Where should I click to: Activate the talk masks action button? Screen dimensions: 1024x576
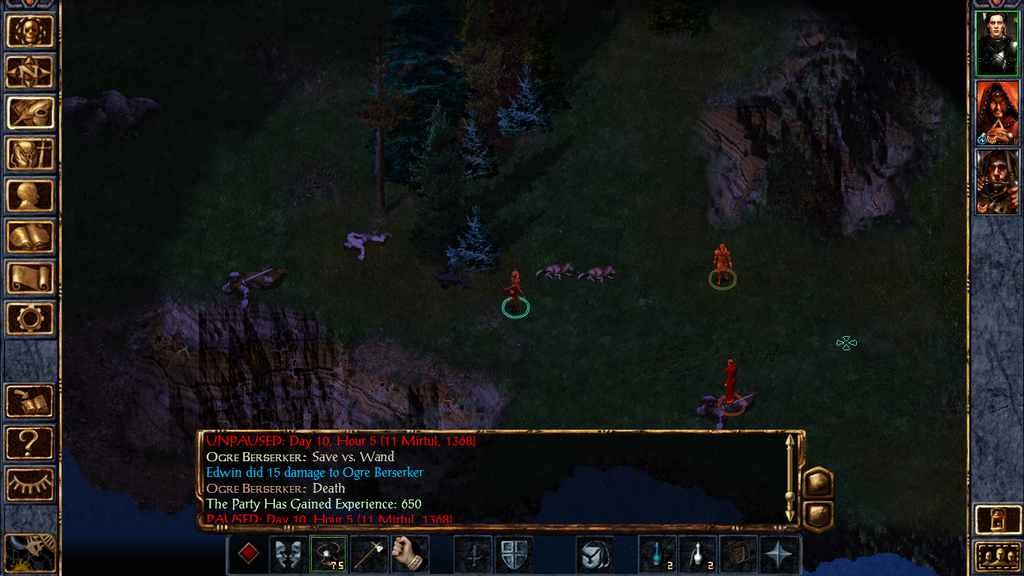[x=289, y=554]
